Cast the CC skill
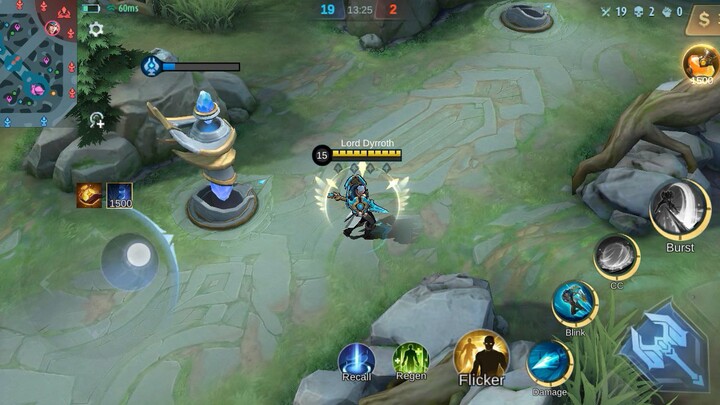The height and width of the screenshot is (405, 720). tap(616, 257)
